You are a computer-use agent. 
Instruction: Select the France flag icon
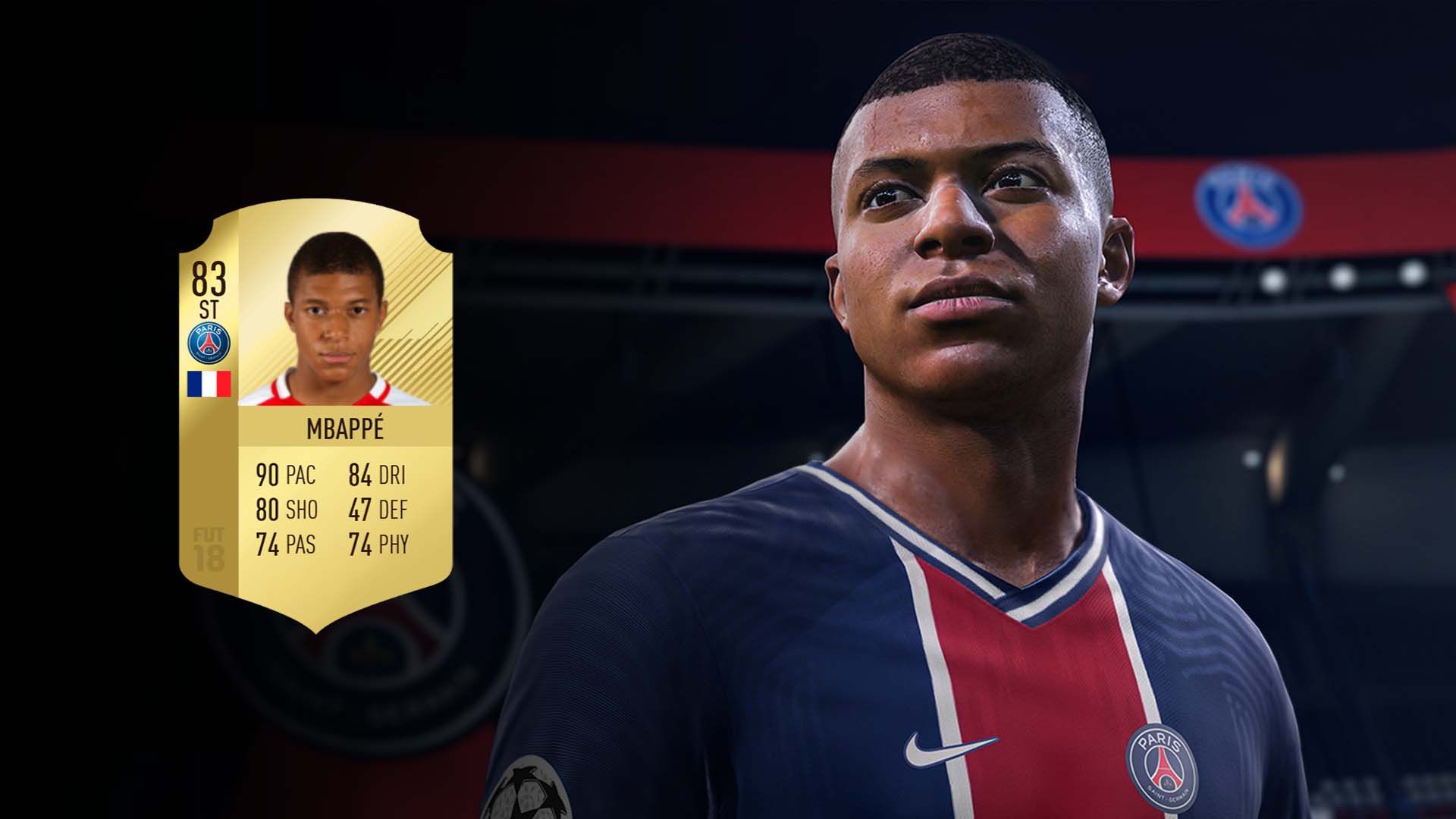(210, 384)
